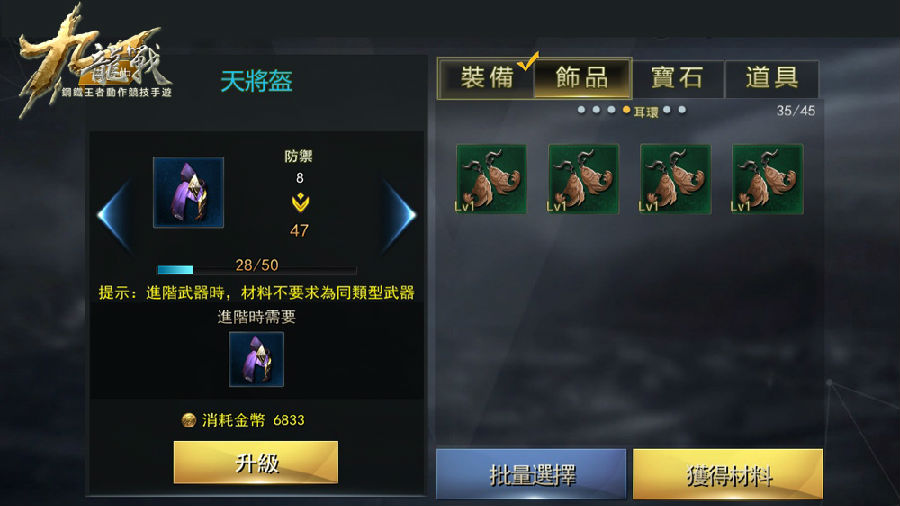Open the 寶石 gems tab

coord(677,78)
